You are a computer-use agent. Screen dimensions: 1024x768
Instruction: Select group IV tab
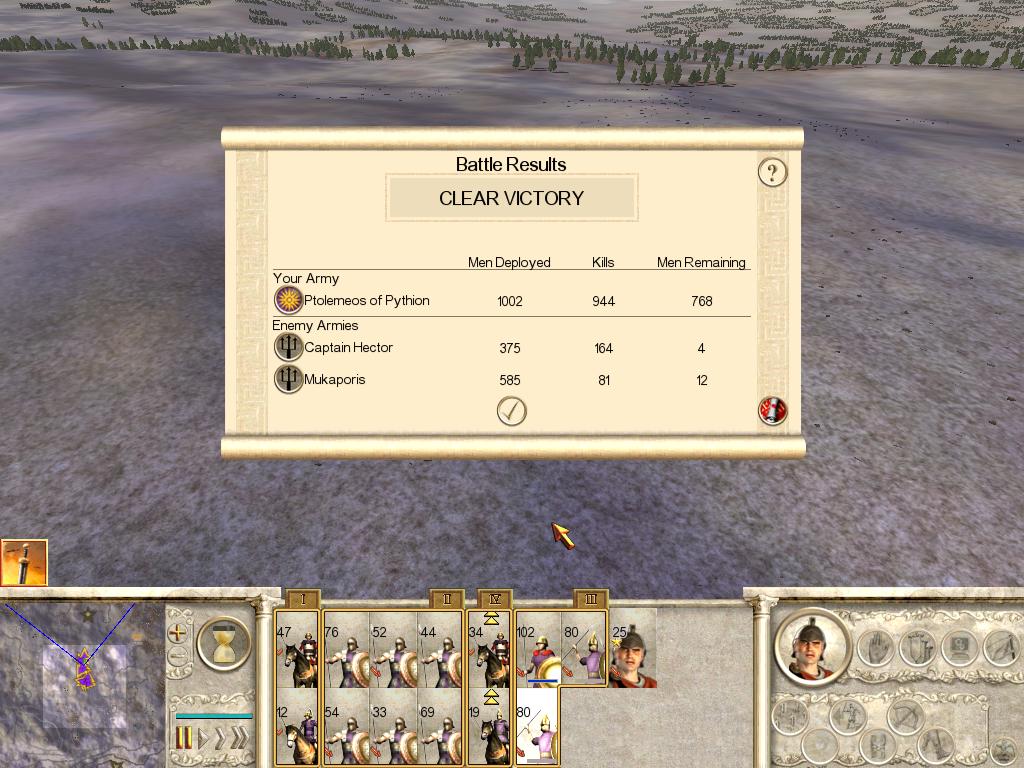495,599
